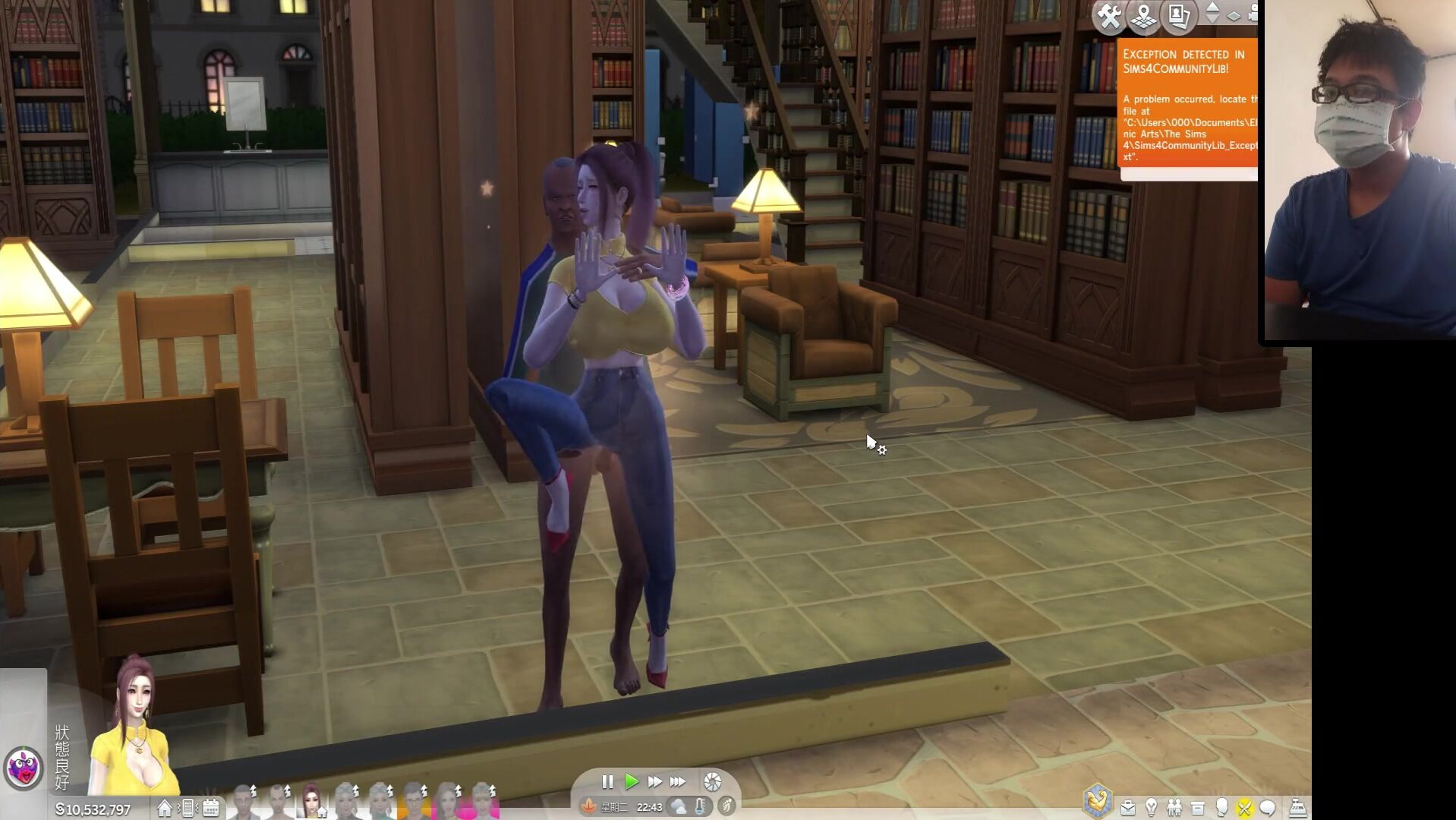Open the calendar icon

pyautogui.click(x=211, y=808)
